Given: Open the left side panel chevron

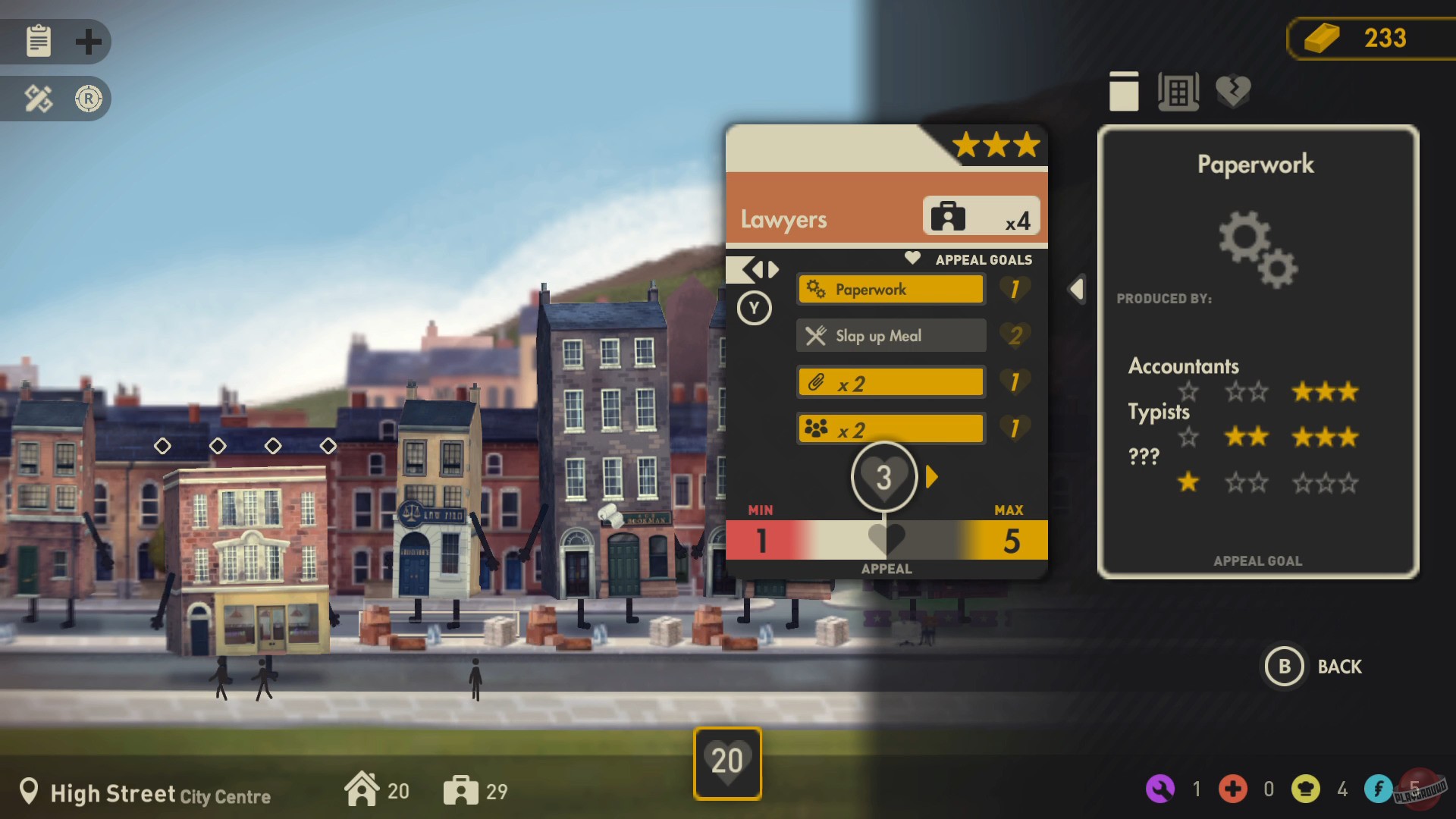Looking at the screenshot, I should pyautogui.click(x=1077, y=289).
